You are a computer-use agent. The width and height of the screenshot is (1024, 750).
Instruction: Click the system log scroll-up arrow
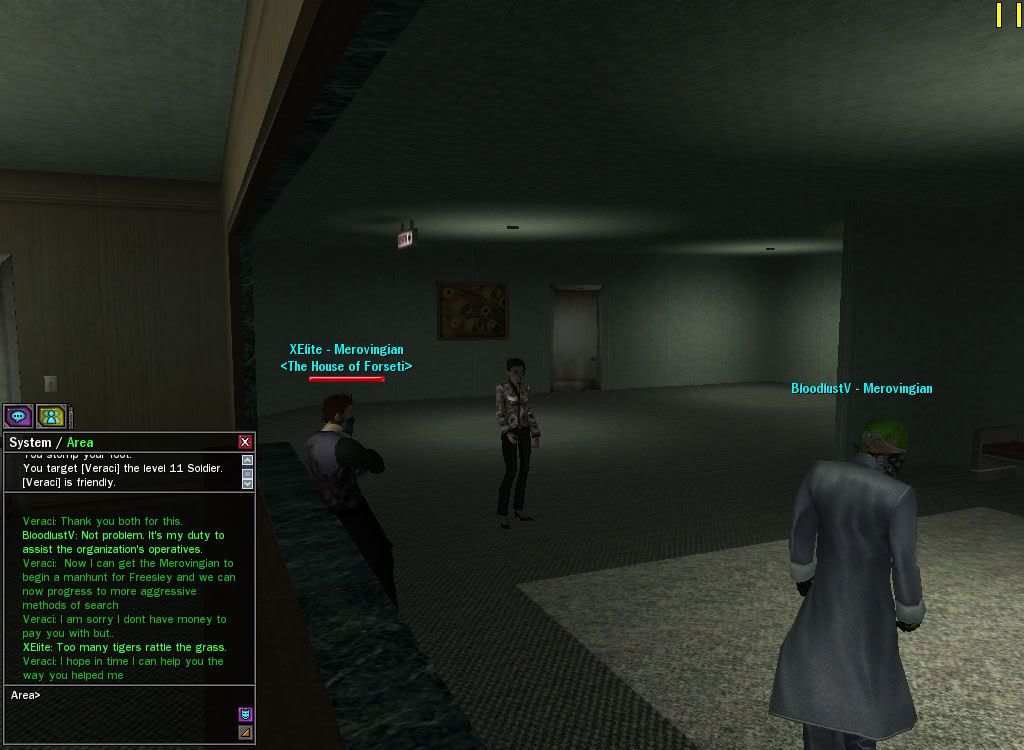[247, 461]
